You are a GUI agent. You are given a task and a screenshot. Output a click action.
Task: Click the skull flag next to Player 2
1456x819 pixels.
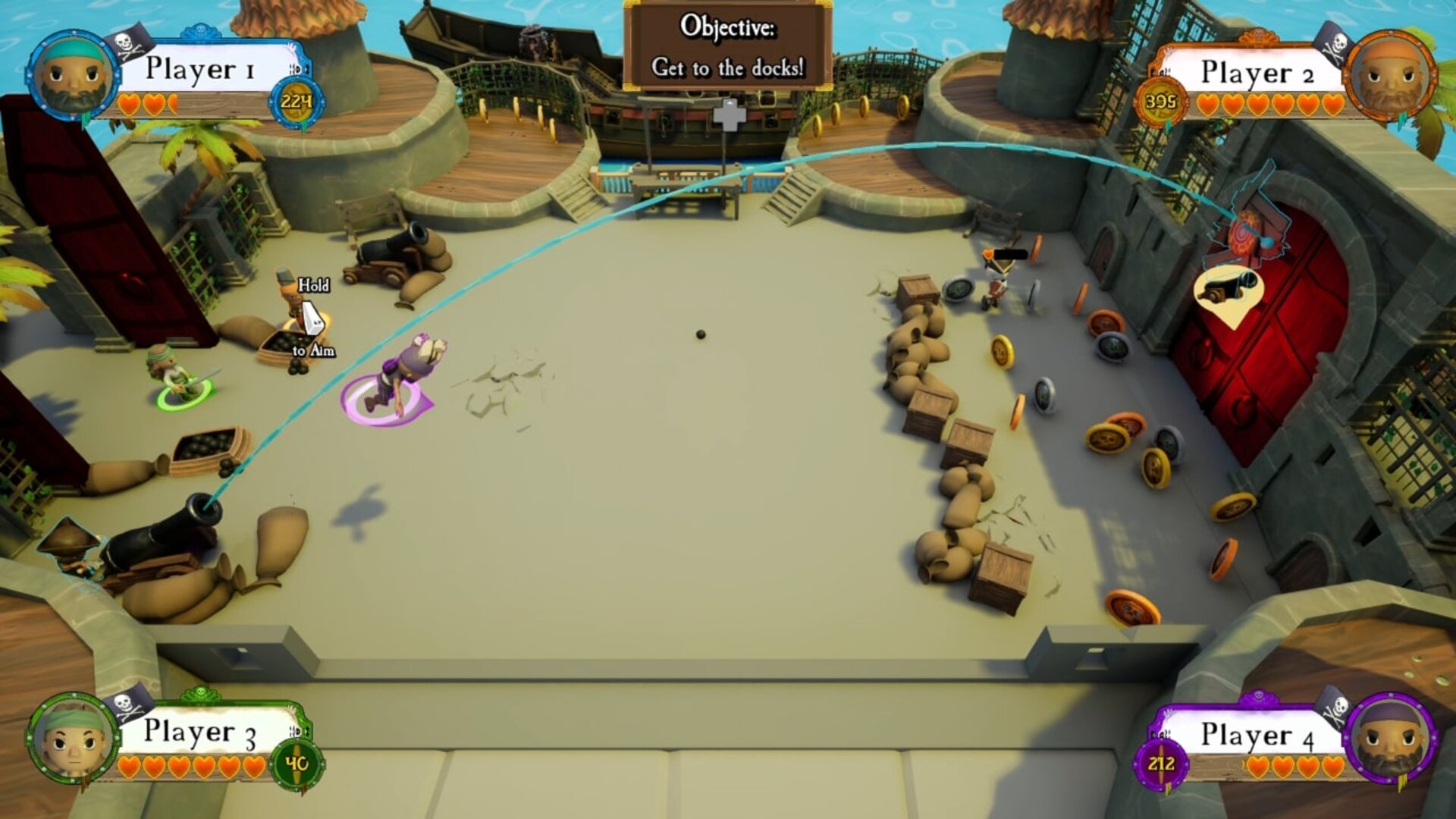(x=1335, y=42)
